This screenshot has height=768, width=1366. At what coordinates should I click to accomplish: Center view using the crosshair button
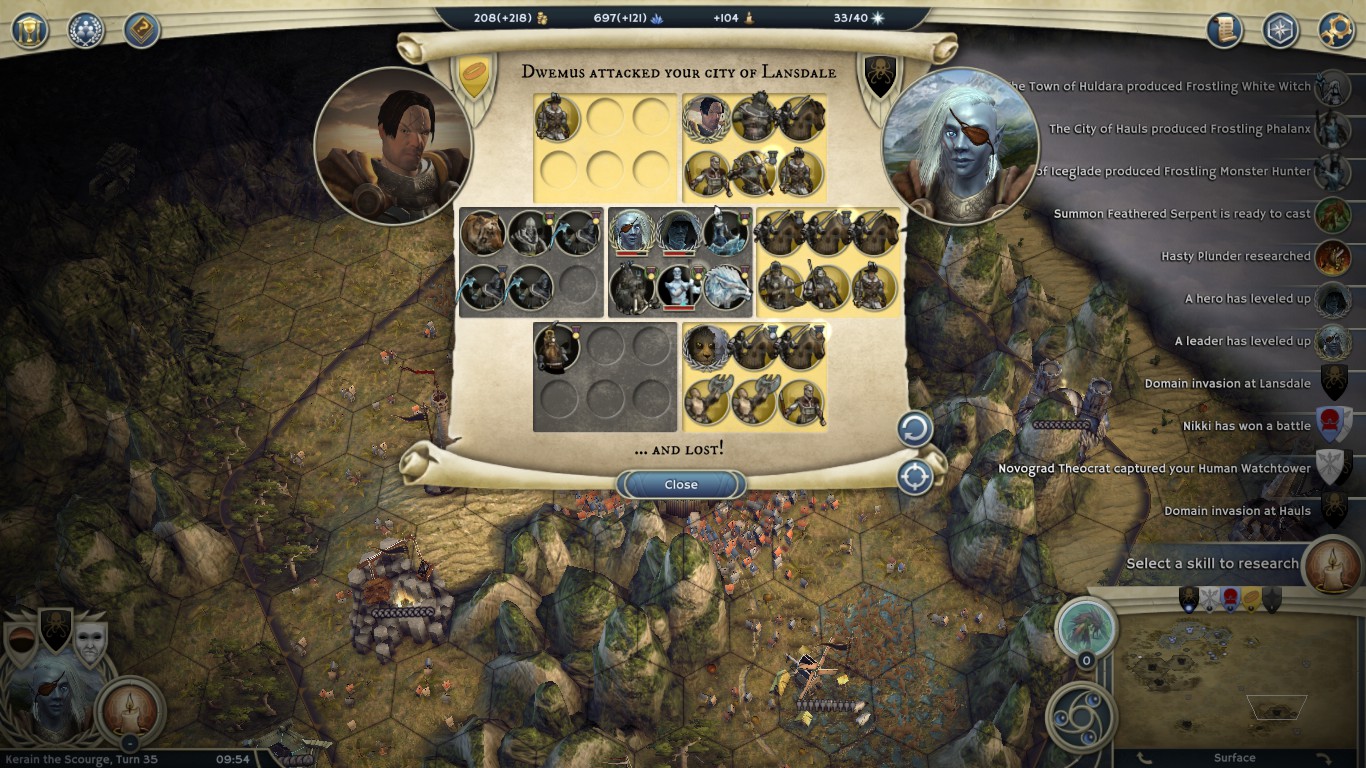914,477
